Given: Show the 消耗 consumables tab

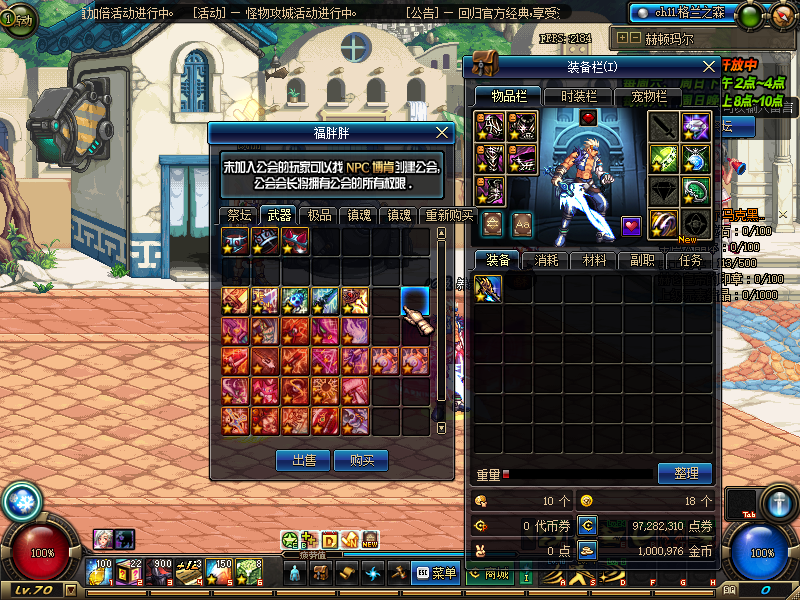Looking at the screenshot, I should pyautogui.click(x=546, y=260).
